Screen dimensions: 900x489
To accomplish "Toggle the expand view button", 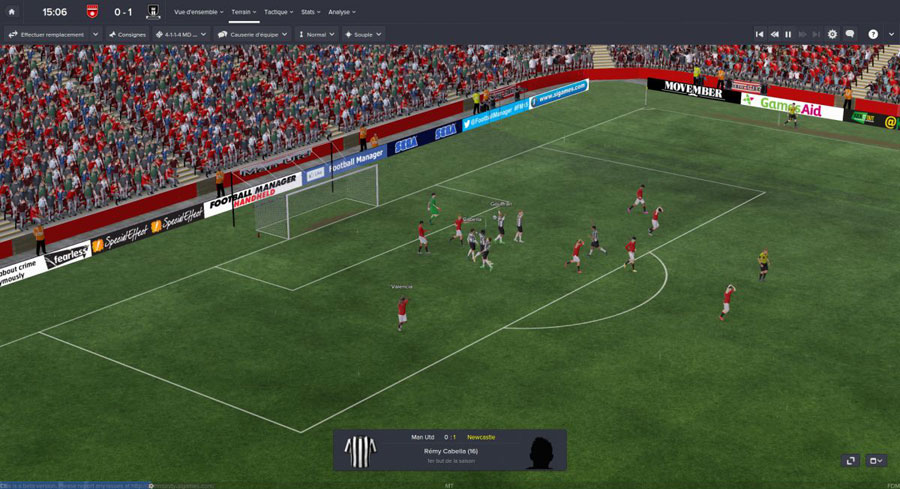I will pos(850,461).
